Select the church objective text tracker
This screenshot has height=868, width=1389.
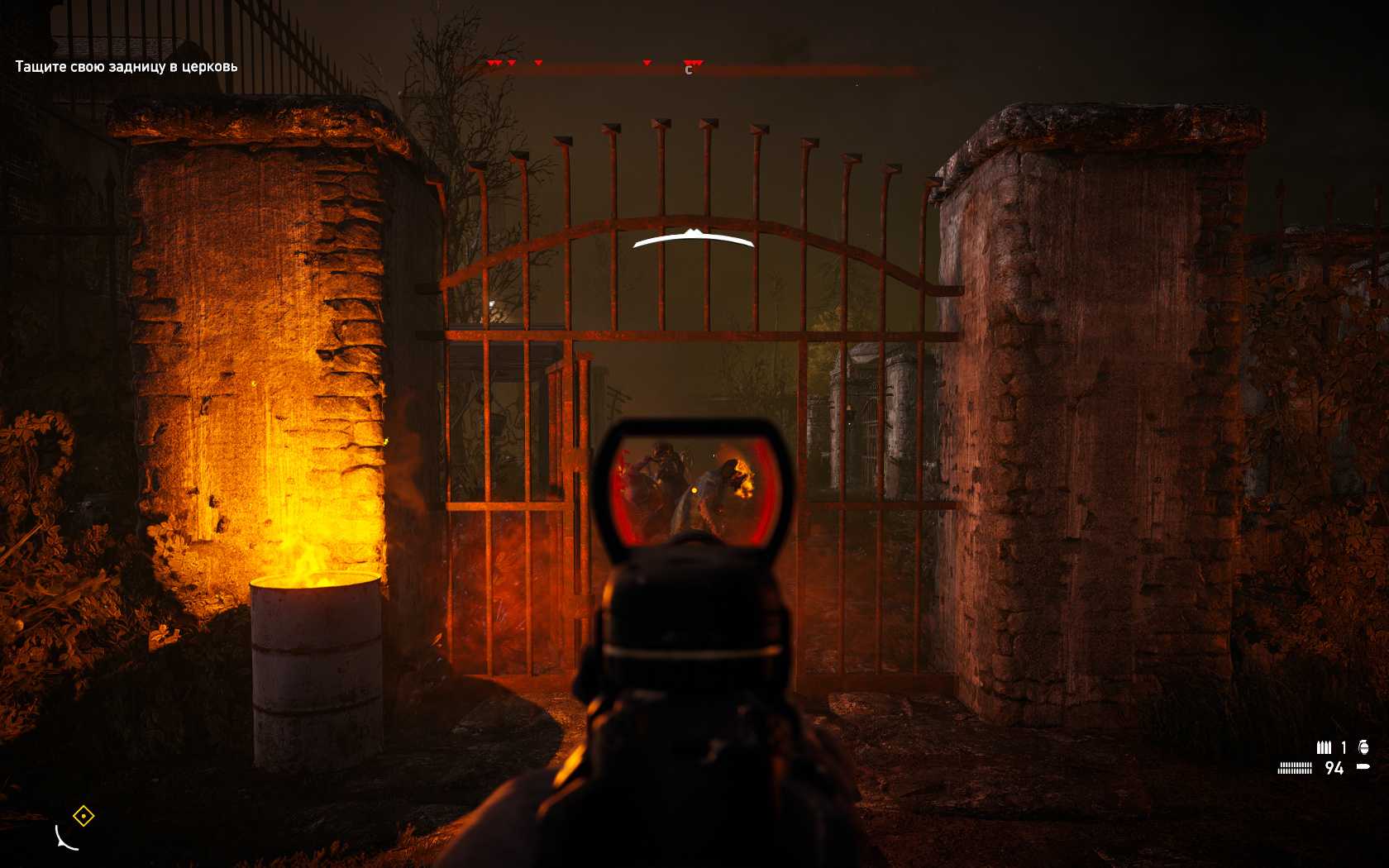click(x=126, y=66)
